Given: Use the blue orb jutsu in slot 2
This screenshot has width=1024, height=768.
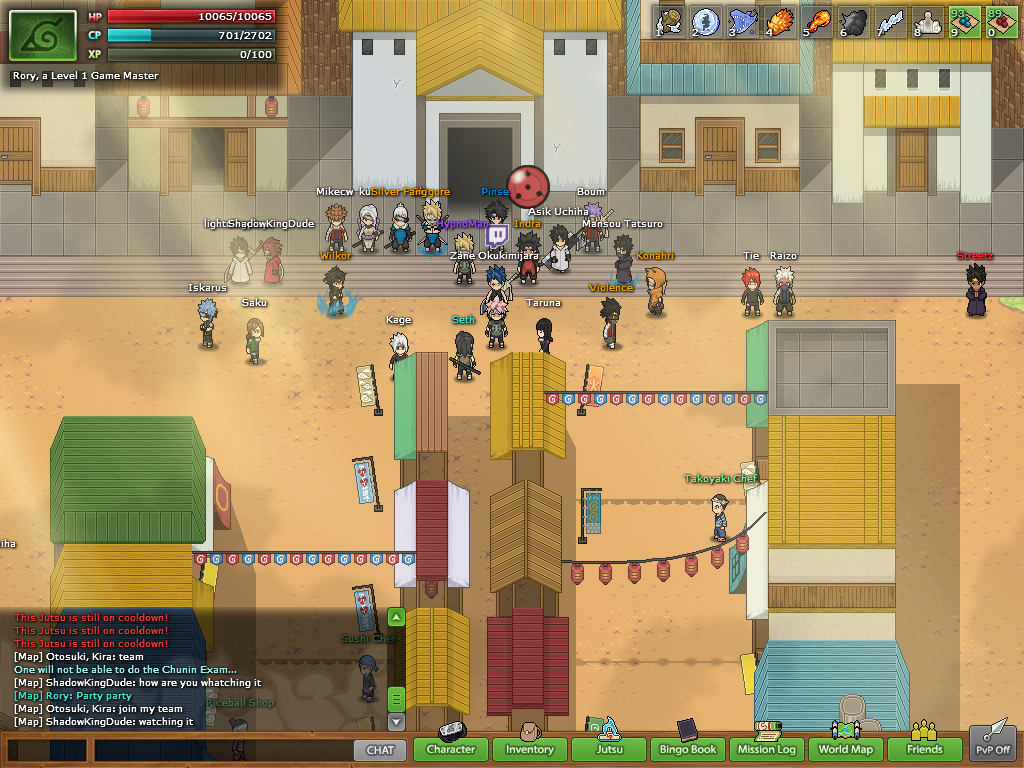Looking at the screenshot, I should [706, 21].
